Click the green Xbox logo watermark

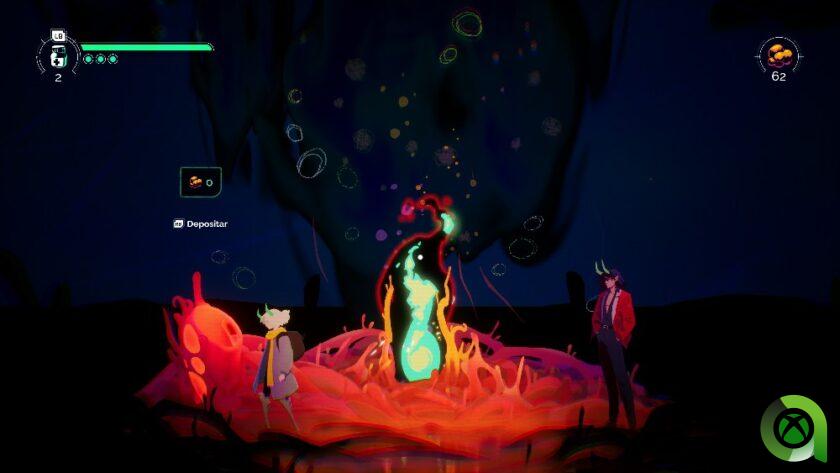(794, 430)
